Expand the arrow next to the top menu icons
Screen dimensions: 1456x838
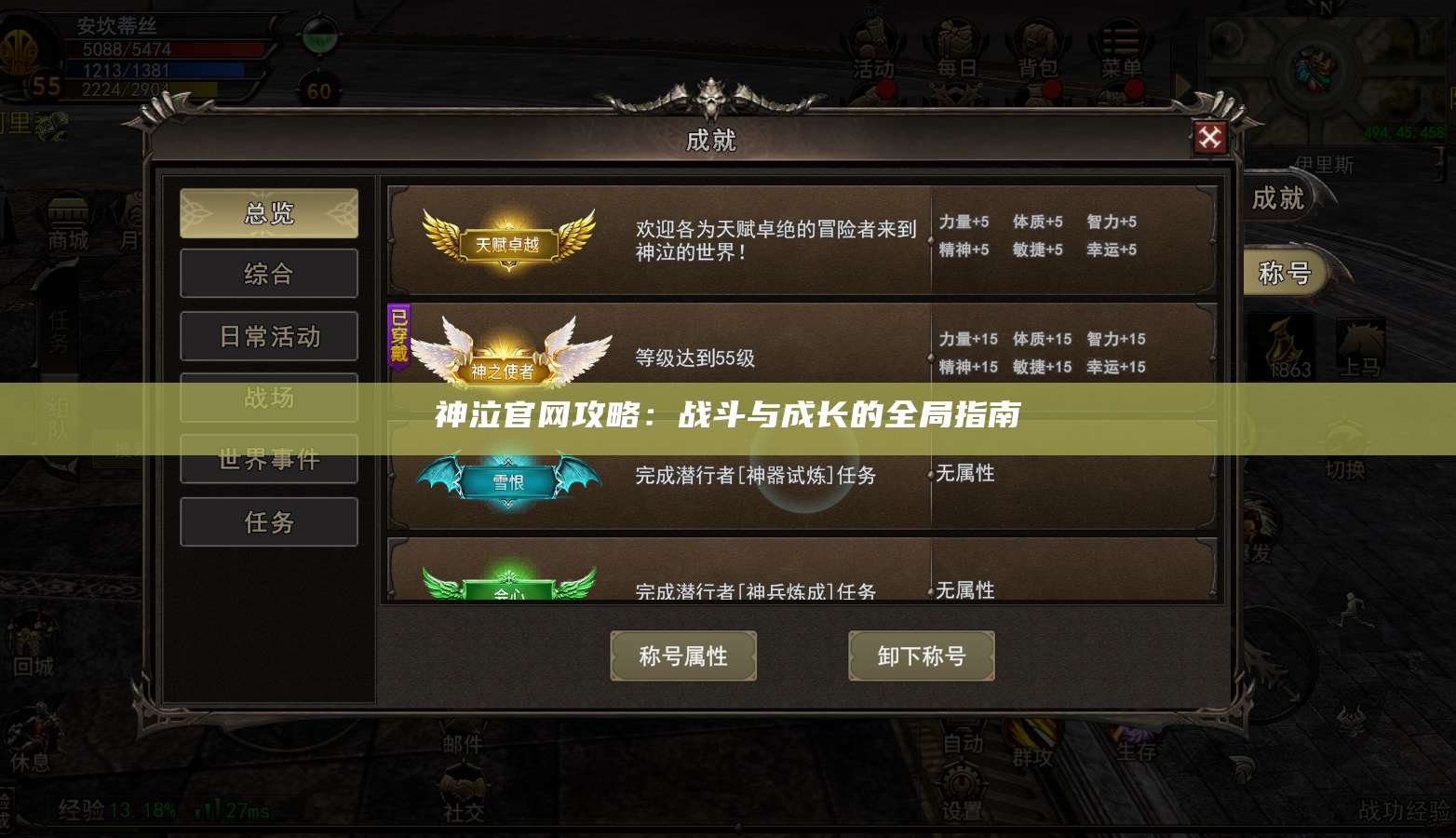click(1184, 86)
